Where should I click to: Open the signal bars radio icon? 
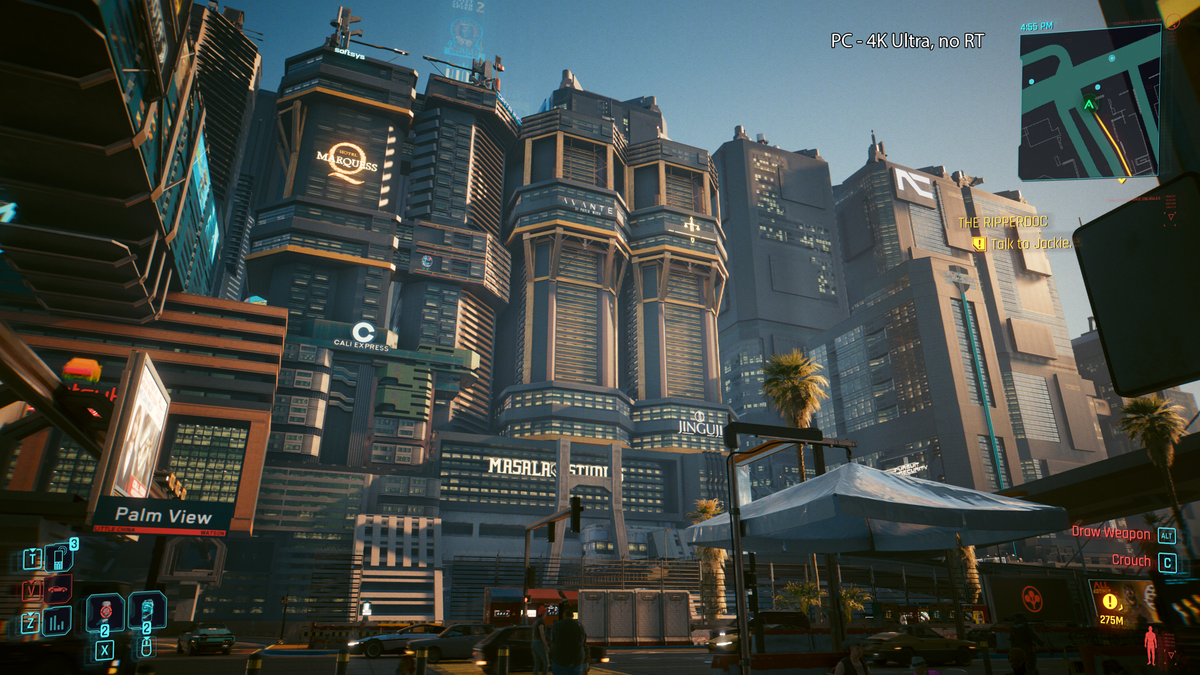click(57, 621)
